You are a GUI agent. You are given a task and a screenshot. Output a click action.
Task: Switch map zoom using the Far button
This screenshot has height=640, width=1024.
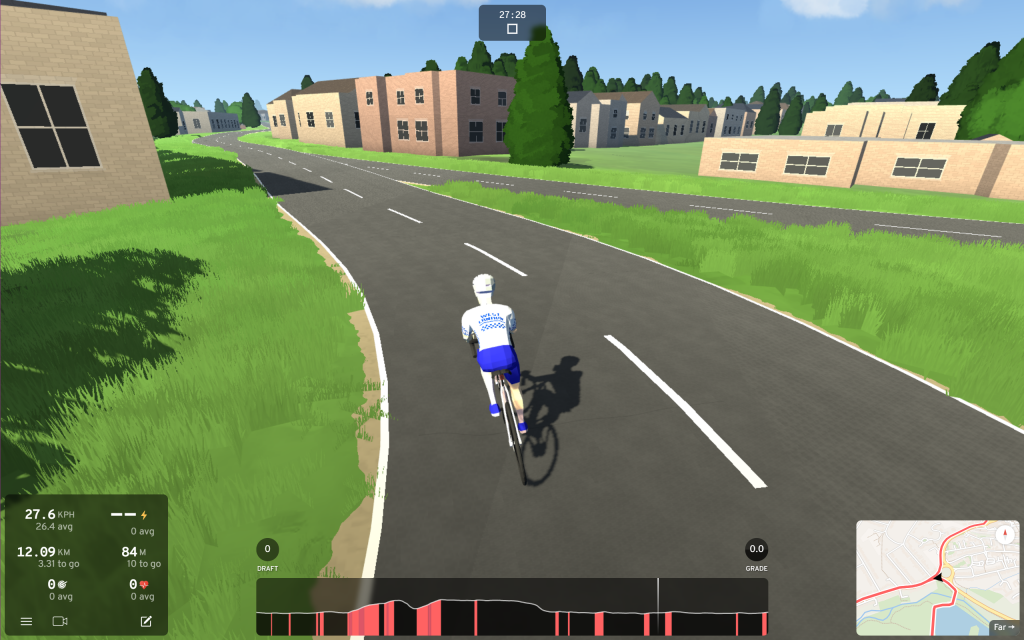point(1003,627)
